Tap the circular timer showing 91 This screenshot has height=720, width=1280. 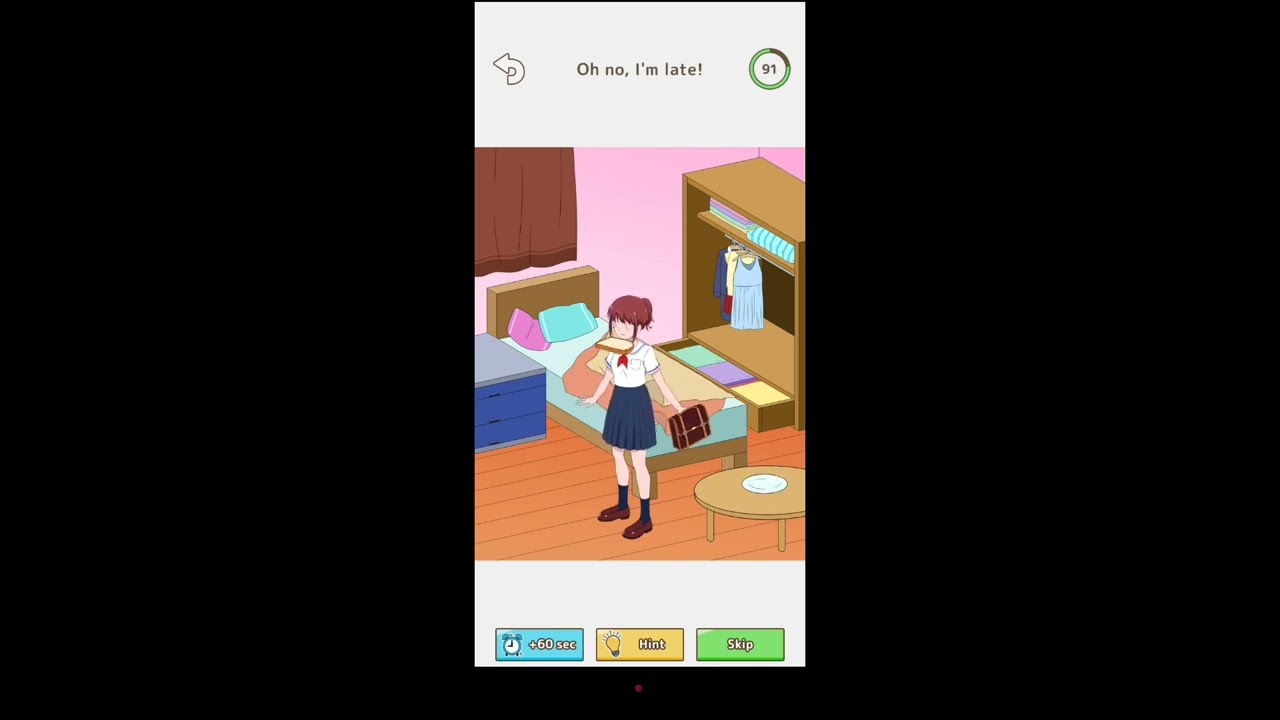pos(769,68)
